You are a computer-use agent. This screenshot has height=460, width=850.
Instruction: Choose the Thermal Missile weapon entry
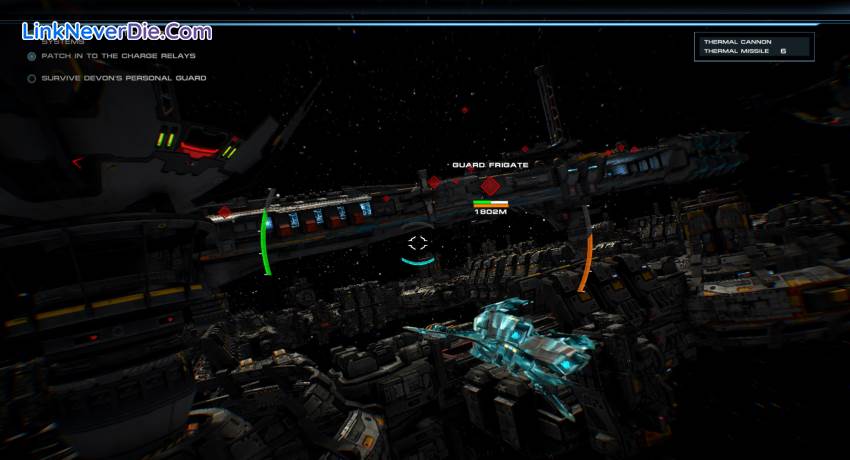735,51
